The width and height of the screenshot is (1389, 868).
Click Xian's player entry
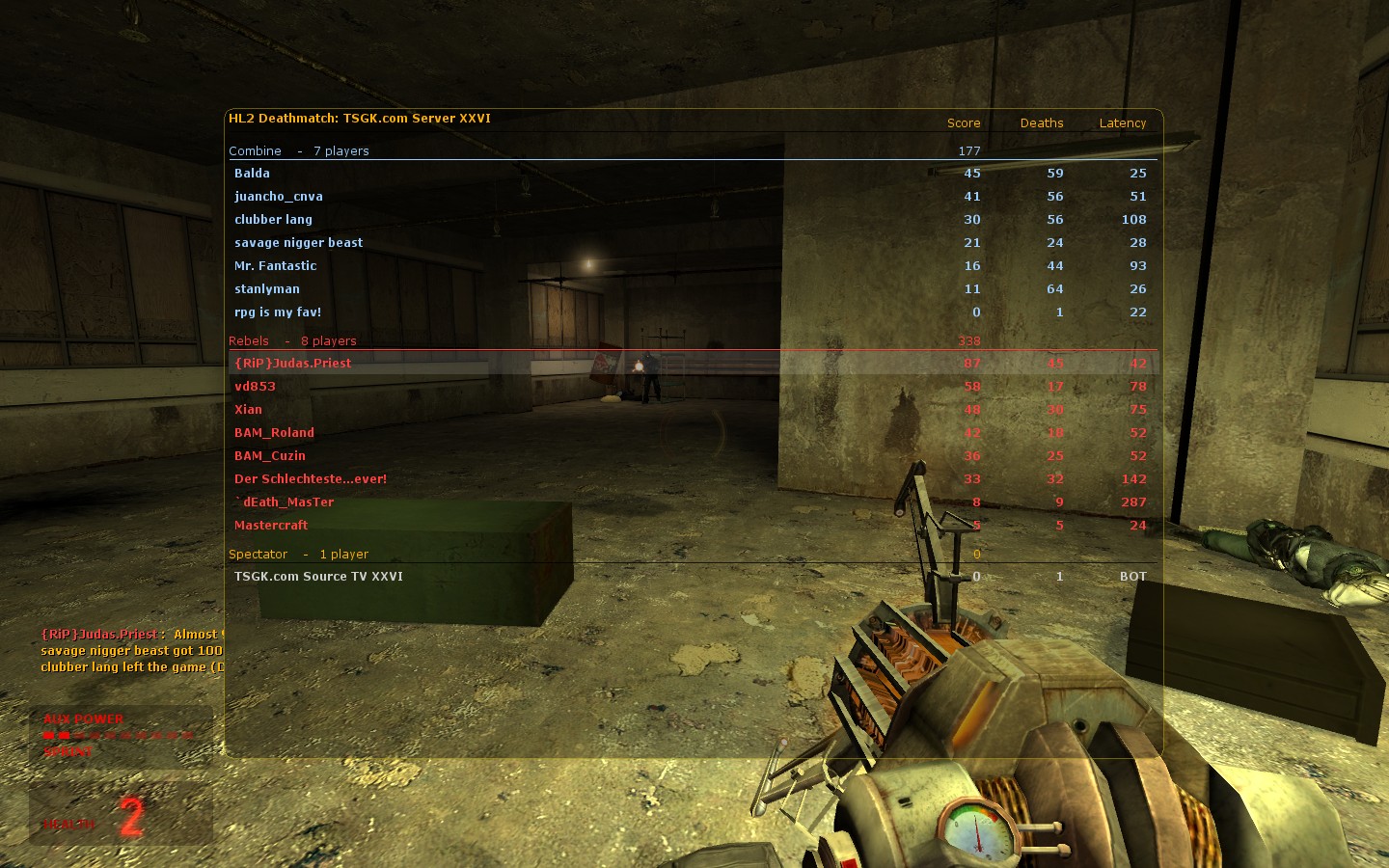248,409
